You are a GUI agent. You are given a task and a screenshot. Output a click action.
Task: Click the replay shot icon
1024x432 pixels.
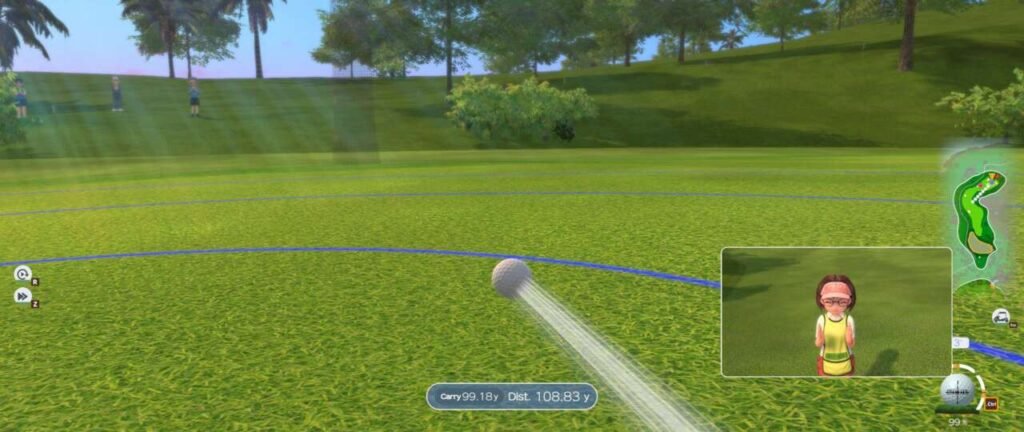pyautogui.click(x=22, y=274)
